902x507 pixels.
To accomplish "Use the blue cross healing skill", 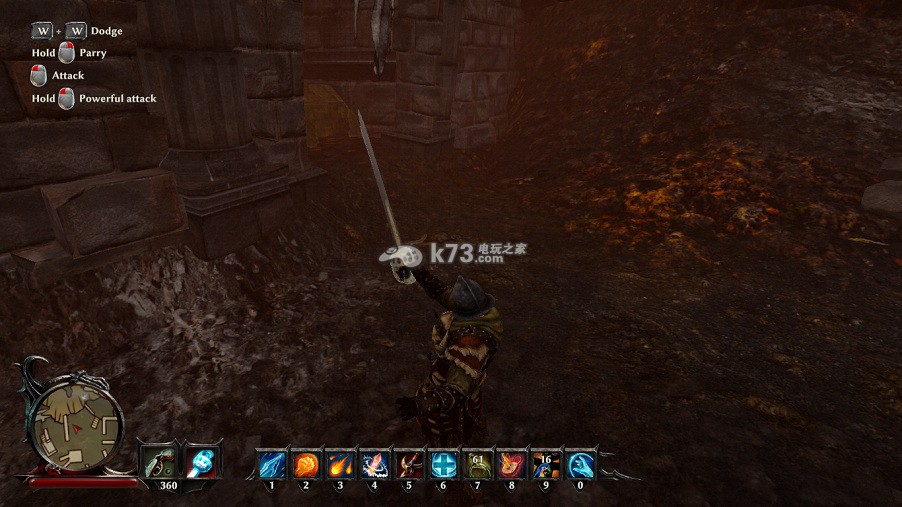I will point(443,465).
